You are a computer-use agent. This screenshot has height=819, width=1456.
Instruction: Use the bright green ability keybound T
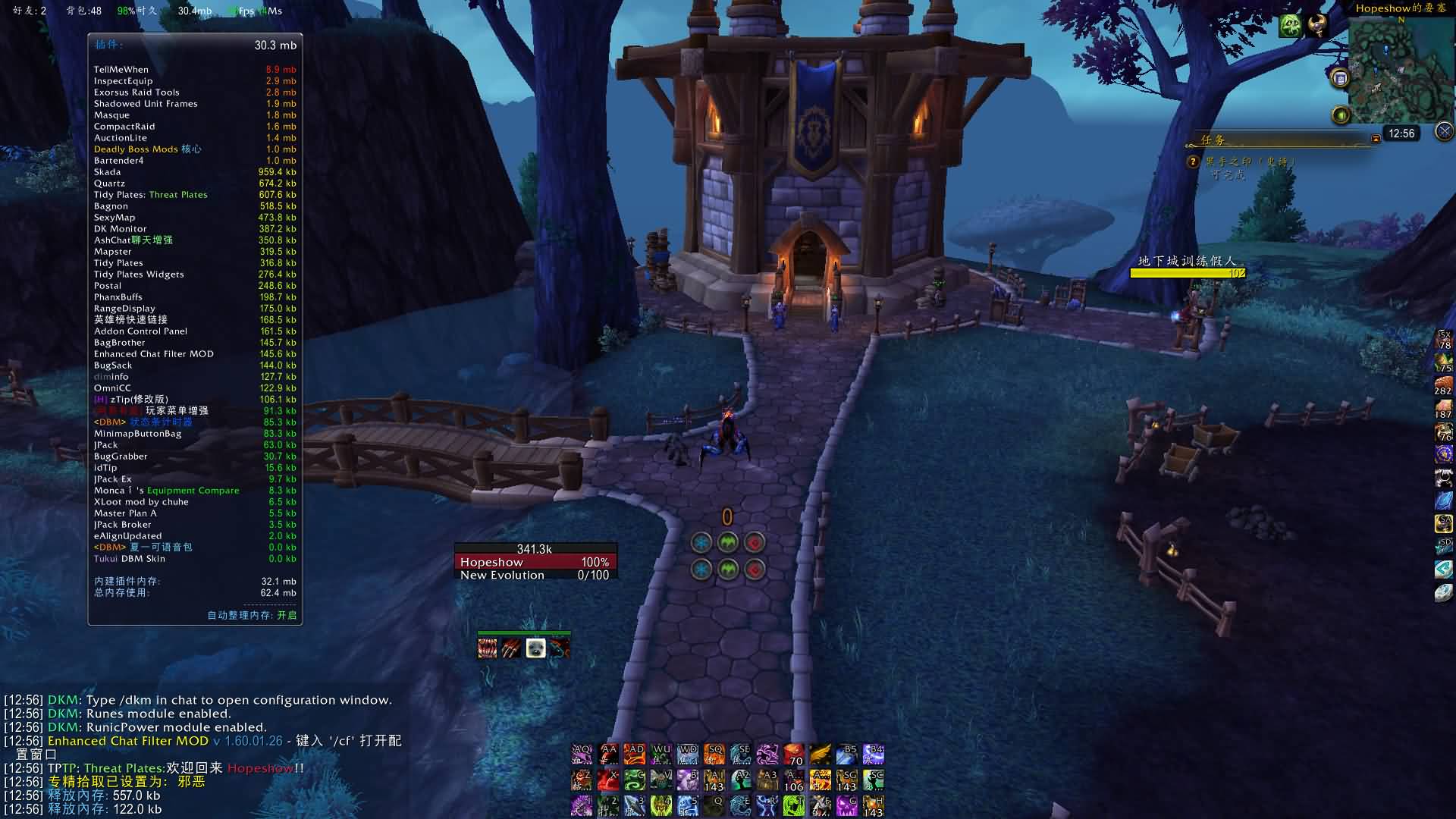click(794, 805)
